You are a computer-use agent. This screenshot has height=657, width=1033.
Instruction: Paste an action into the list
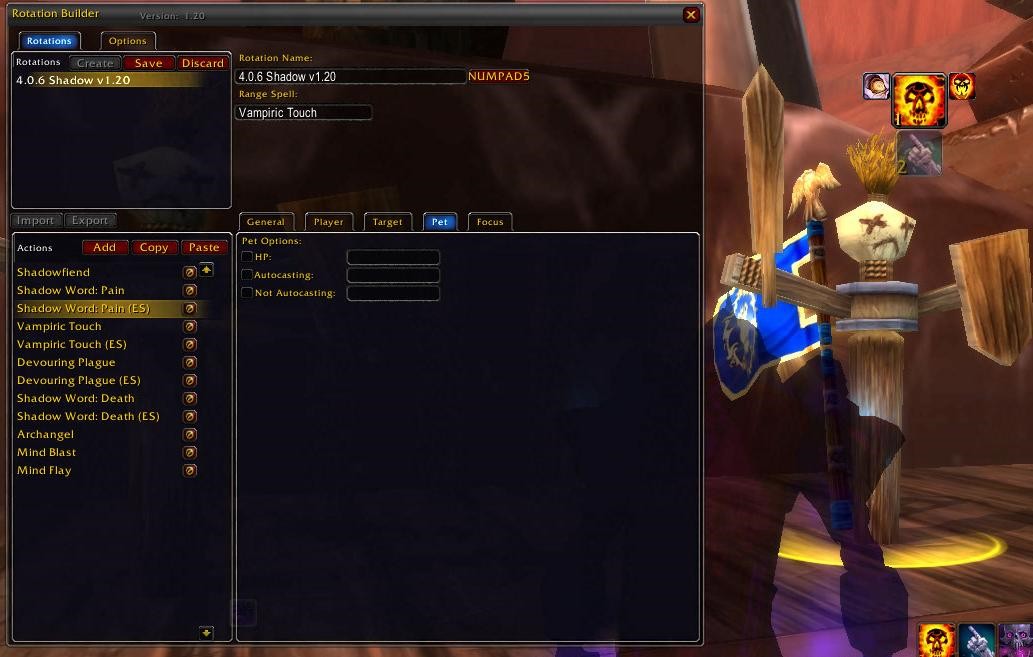[204, 247]
